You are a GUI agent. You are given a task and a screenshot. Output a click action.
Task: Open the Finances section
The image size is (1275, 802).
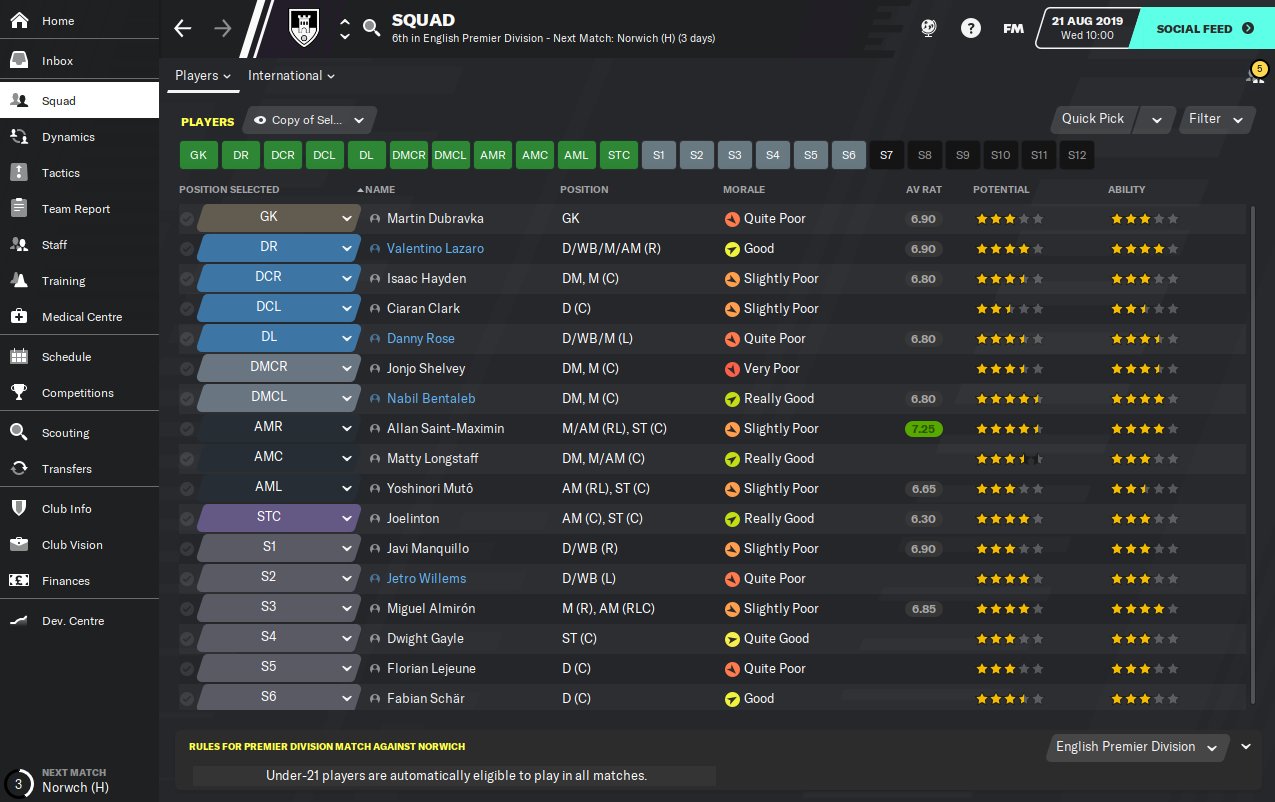[65, 581]
